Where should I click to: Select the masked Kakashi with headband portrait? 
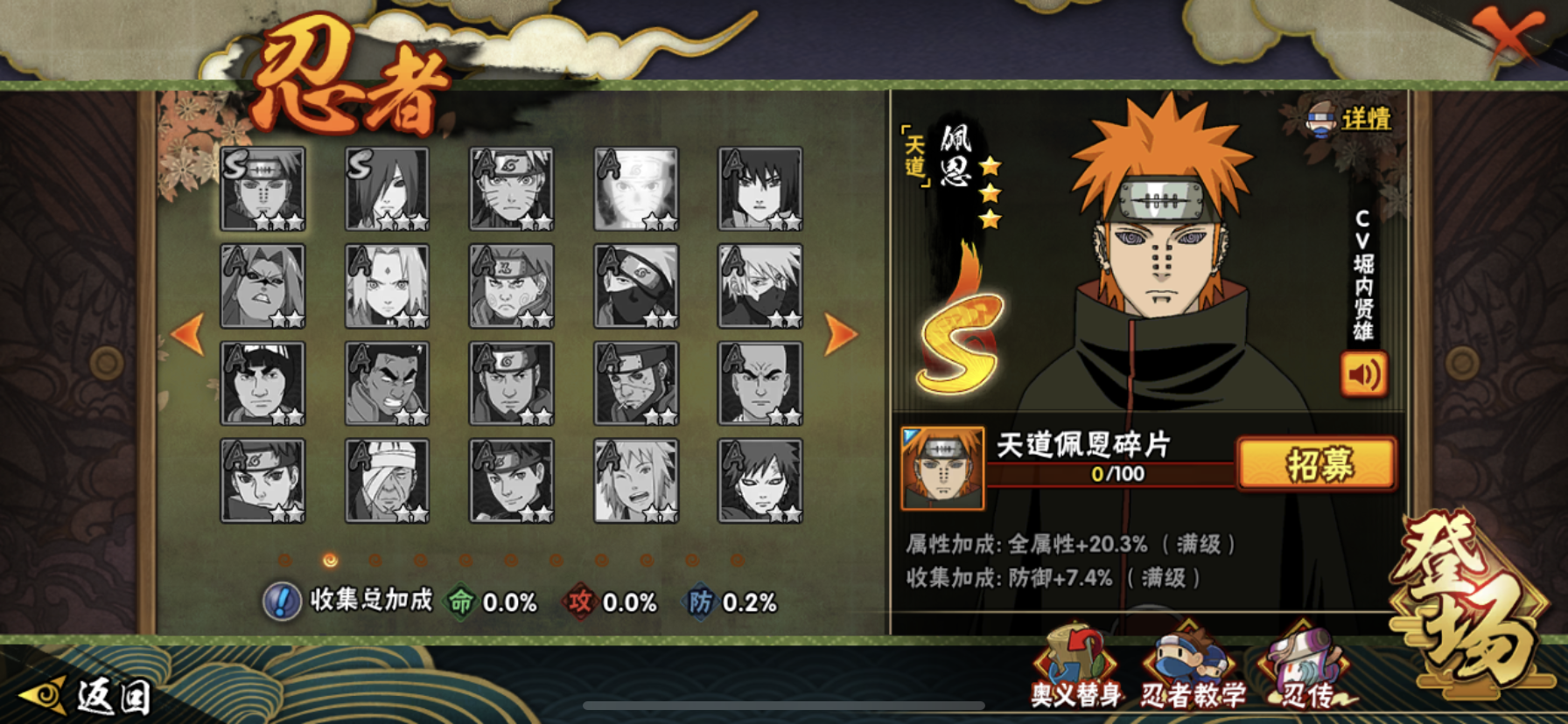(x=636, y=287)
